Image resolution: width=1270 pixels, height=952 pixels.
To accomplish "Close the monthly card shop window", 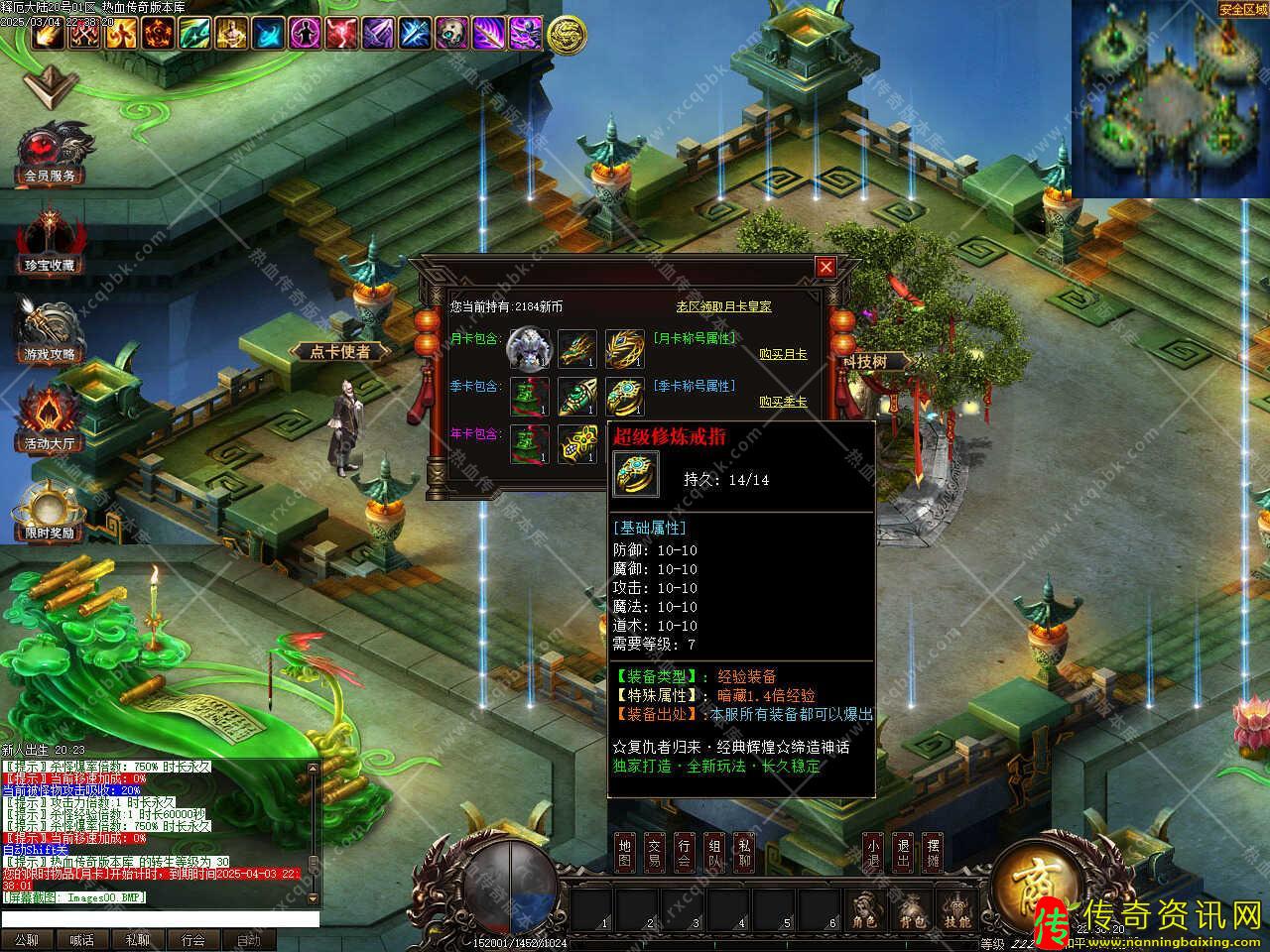I will [x=825, y=267].
